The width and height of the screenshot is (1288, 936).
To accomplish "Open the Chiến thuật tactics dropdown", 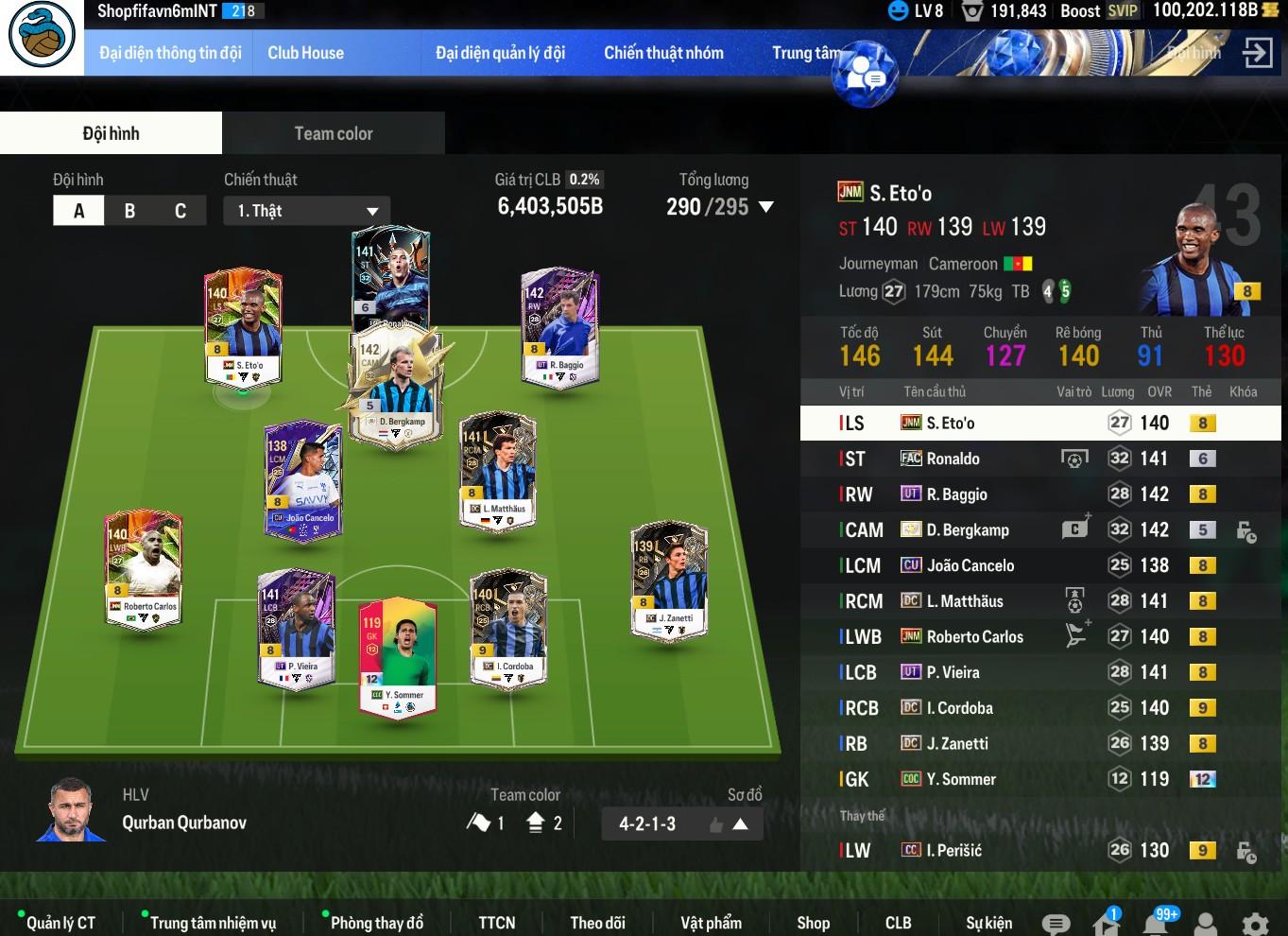I will tap(307, 211).
